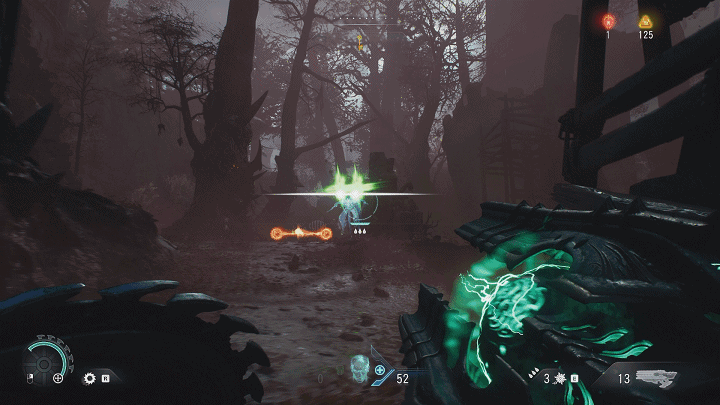The image size is (720, 405).
Task: Activate the gear-shaped ability icon
Action: (89, 378)
